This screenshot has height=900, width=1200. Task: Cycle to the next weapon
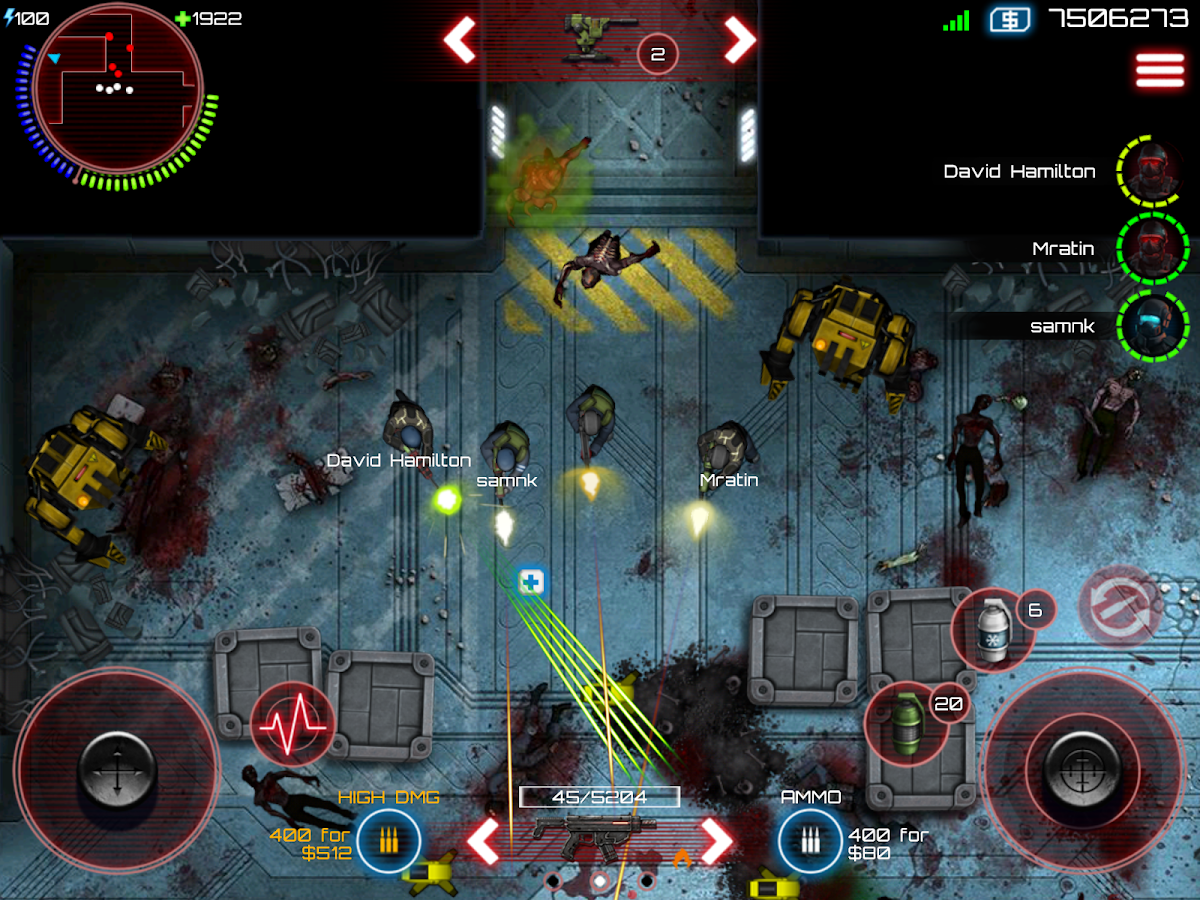pos(716,841)
